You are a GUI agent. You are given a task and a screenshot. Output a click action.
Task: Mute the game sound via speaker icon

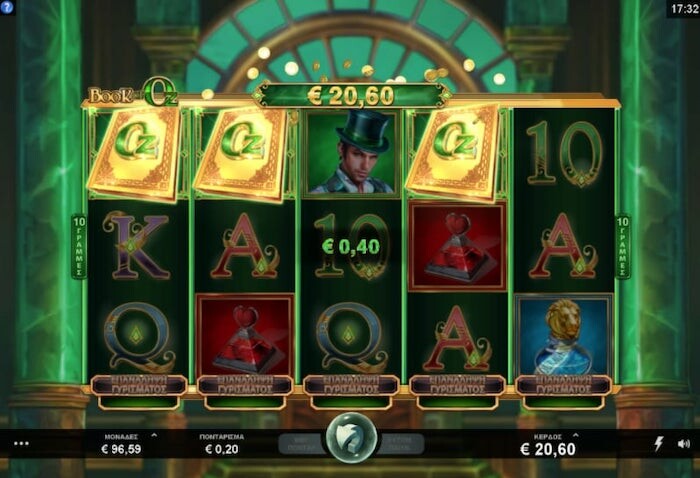684,443
